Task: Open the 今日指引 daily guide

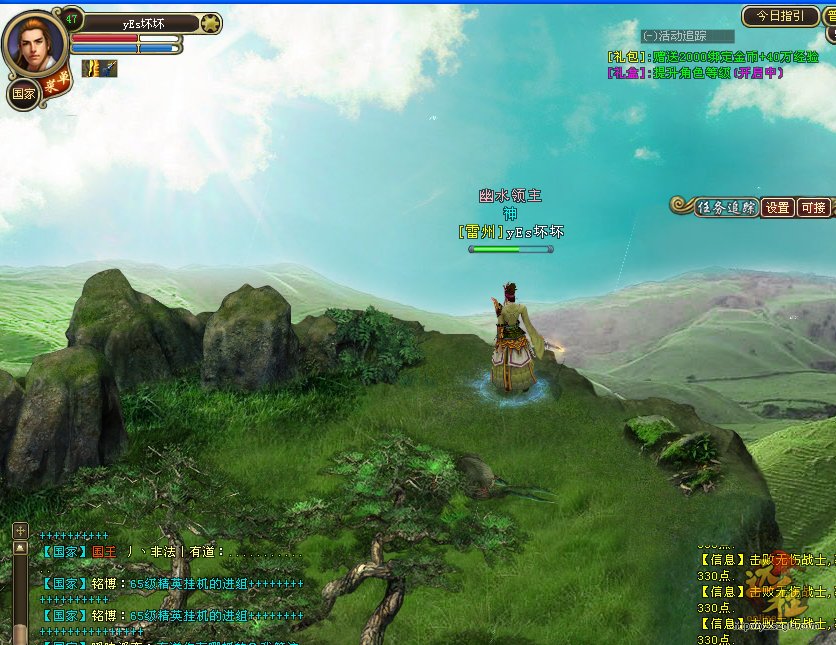Action: pos(779,17)
